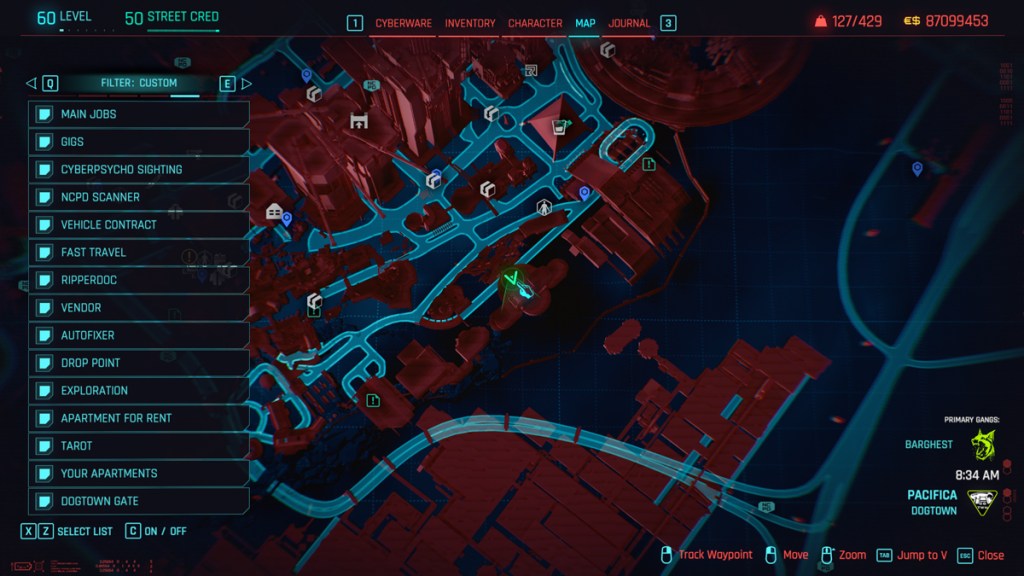Viewport: 1024px width, 576px height.
Task: Toggle Cyberpsycho Sighting filter
Action: pyautogui.click(x=139, y=170)
